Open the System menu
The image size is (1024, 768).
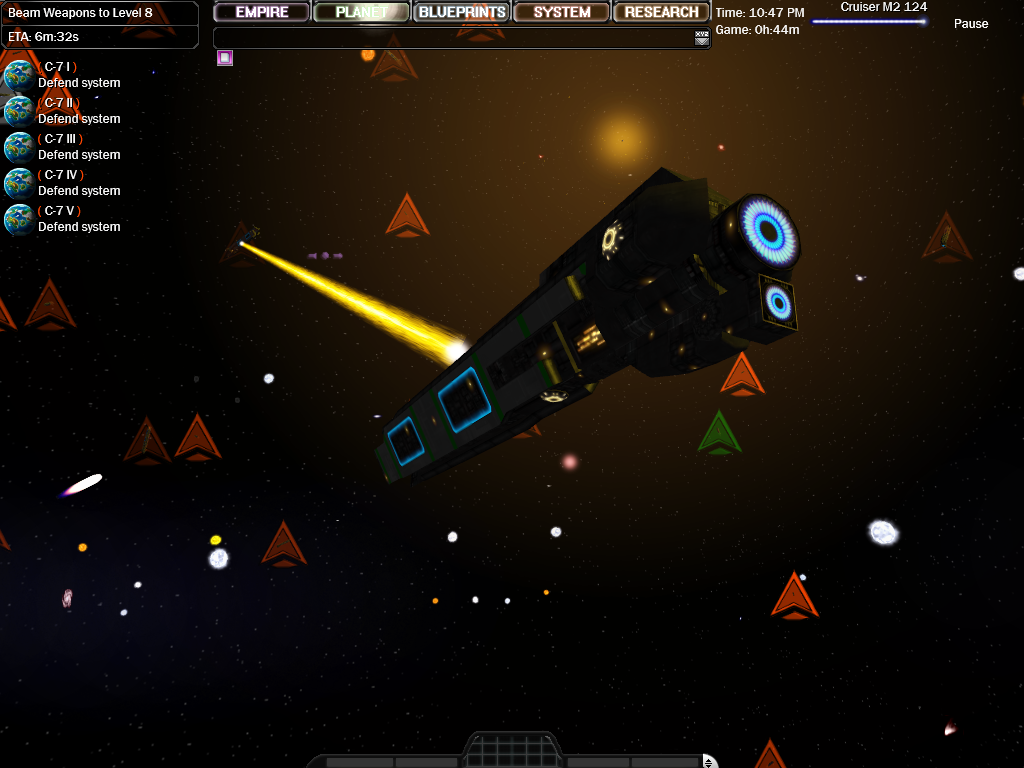(561, 12)
